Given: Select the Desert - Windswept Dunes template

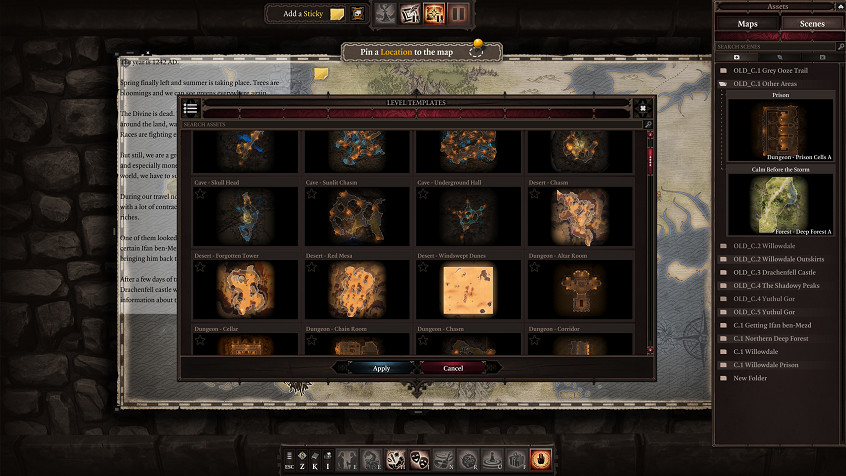Looking at the screenshot, I should coord(468,291).
